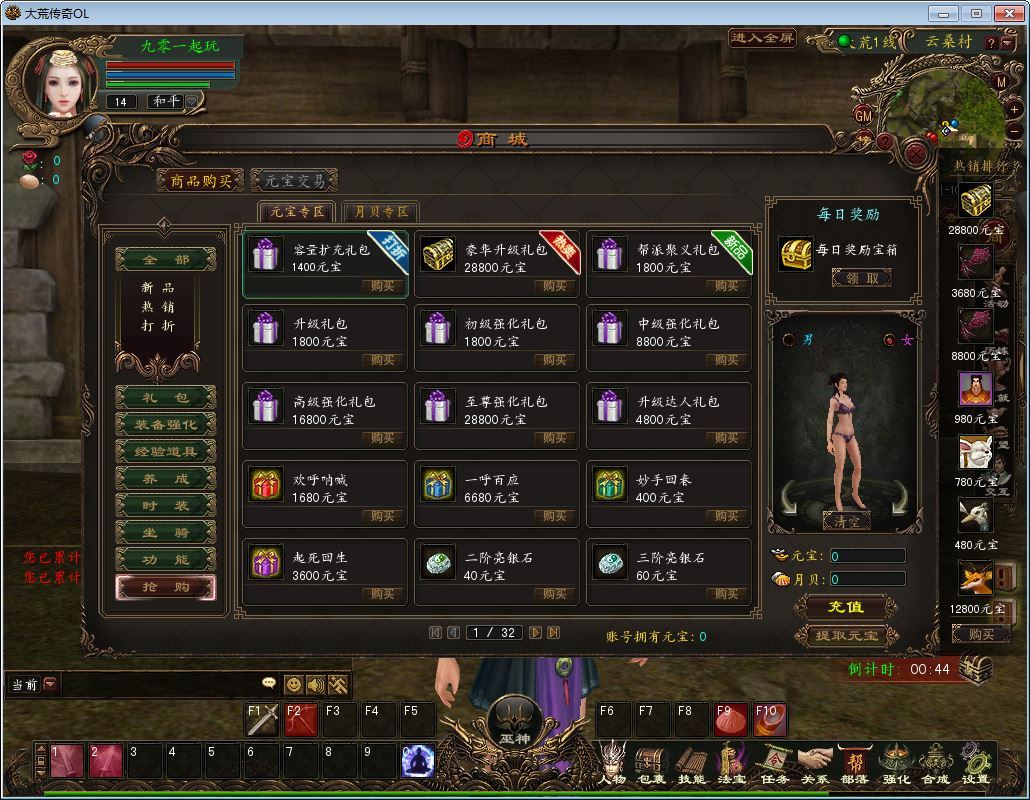Viewport: 1030px width, 800px height.
Task: Switch to the 元宝交易 tab
Action: (x=294, y=181)
